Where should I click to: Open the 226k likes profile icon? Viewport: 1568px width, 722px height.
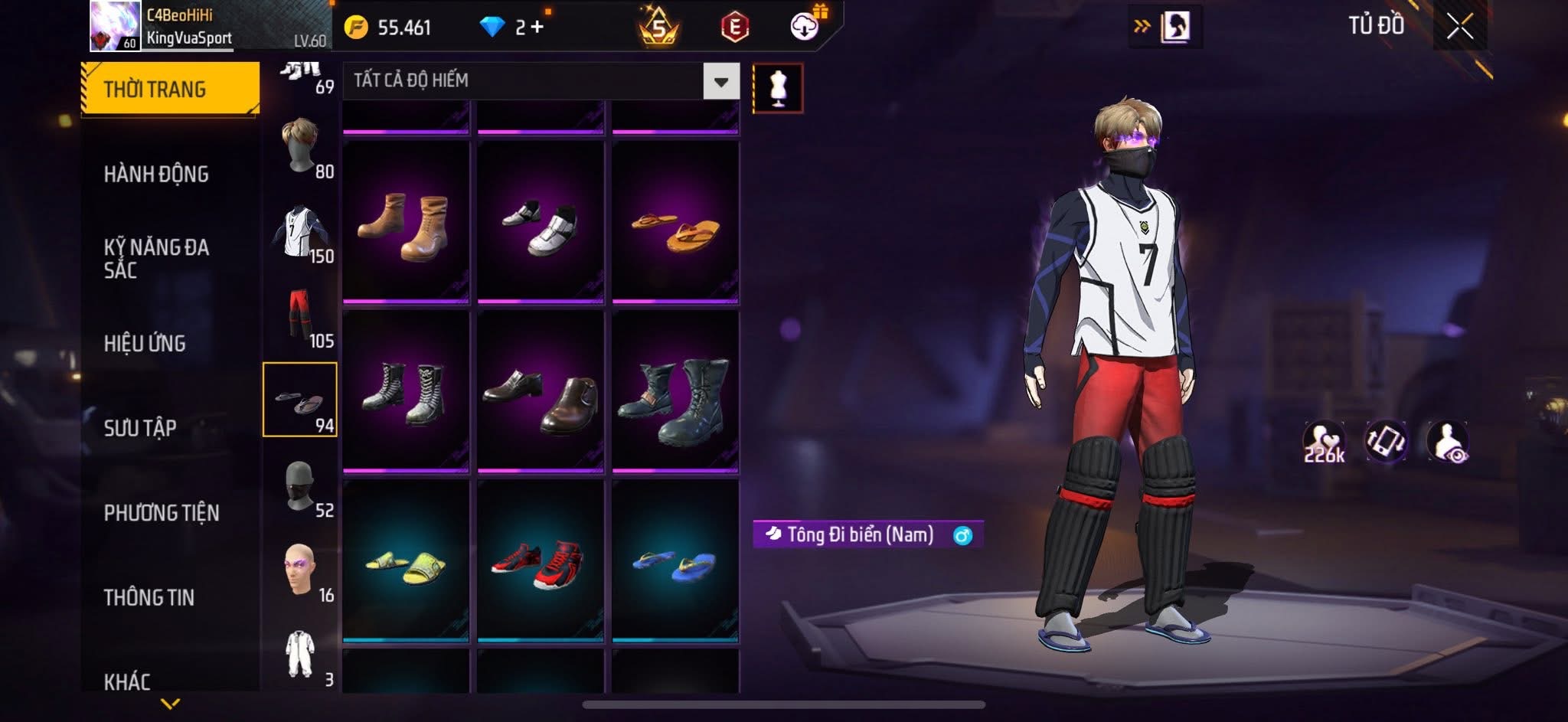pos(1324,443)
